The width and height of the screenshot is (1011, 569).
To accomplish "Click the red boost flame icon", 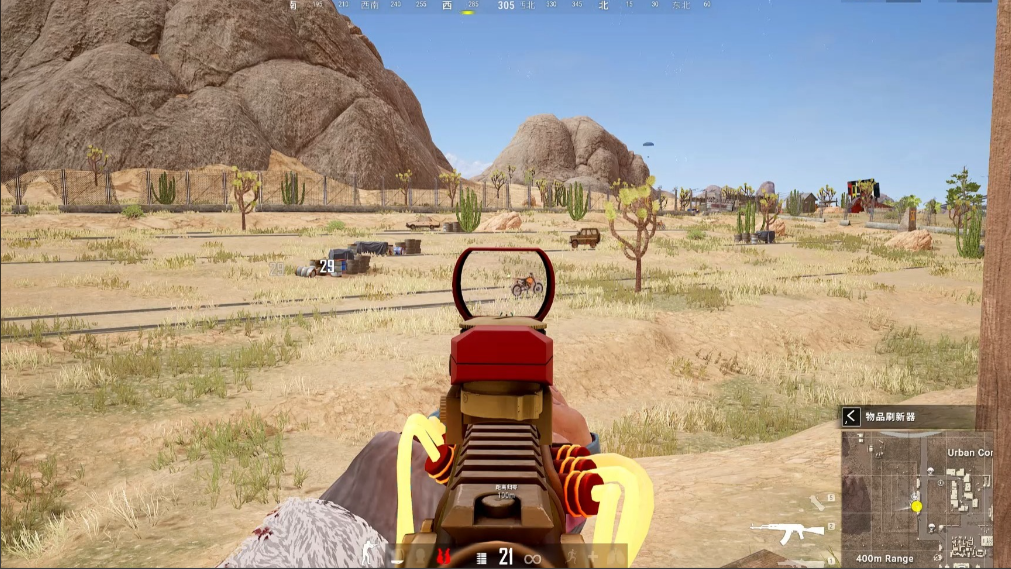I will click(x=441, y=556).
